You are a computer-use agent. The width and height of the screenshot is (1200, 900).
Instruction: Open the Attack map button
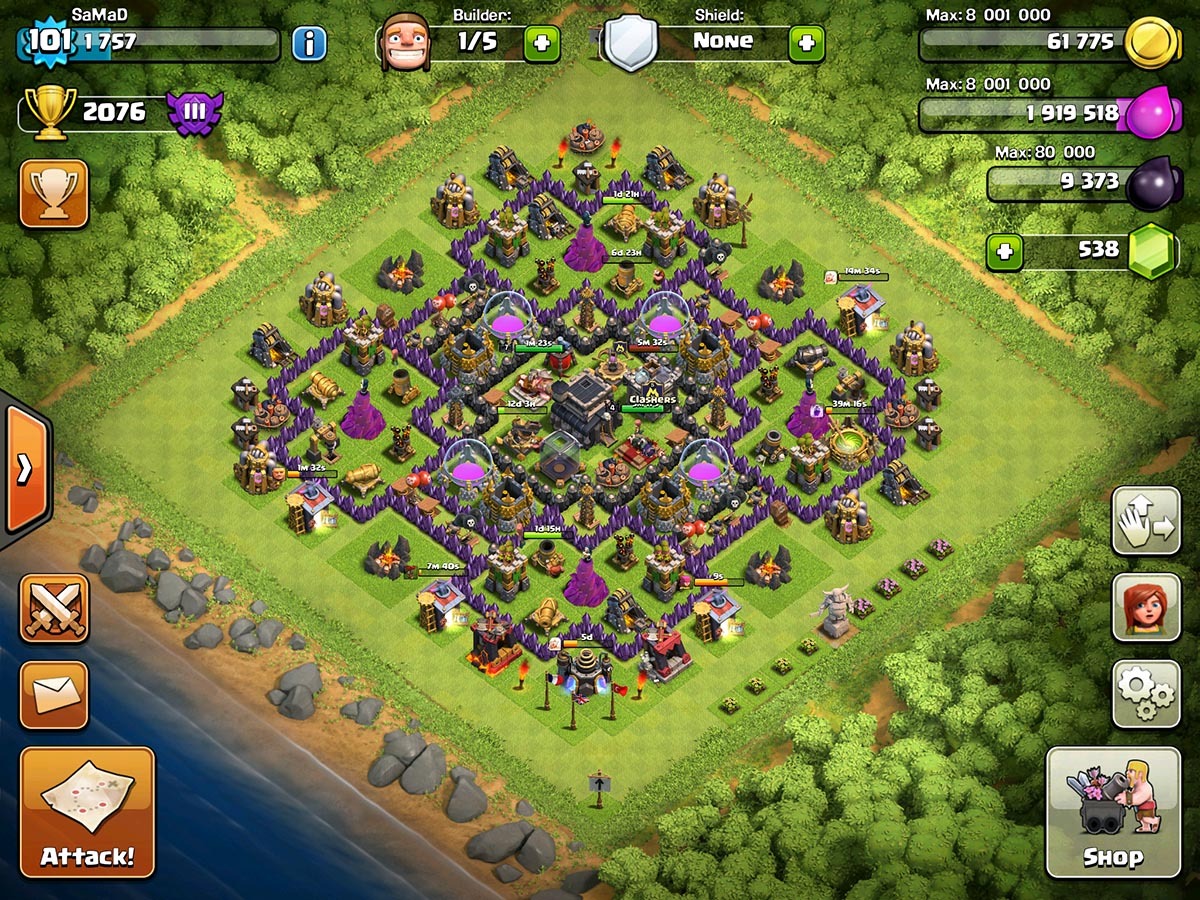tap(87, 812)
